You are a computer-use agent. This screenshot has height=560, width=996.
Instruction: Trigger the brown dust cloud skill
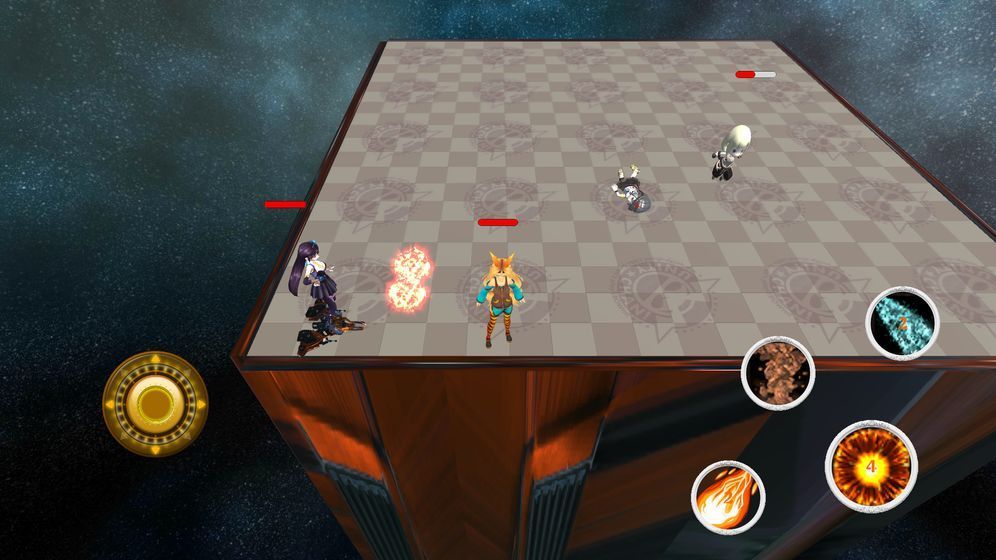pos(778,372)
